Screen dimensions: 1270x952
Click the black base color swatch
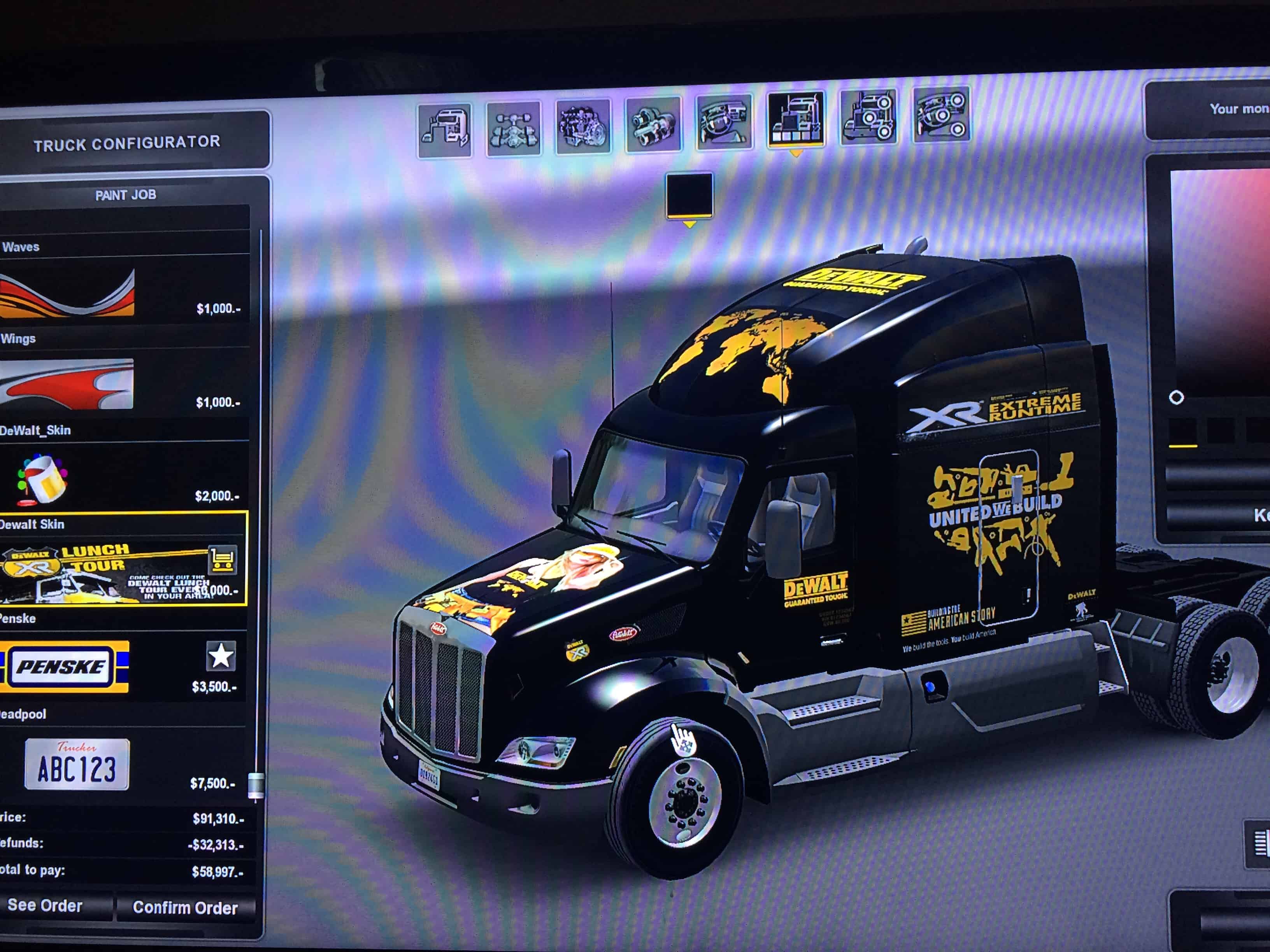click(689, 195)
